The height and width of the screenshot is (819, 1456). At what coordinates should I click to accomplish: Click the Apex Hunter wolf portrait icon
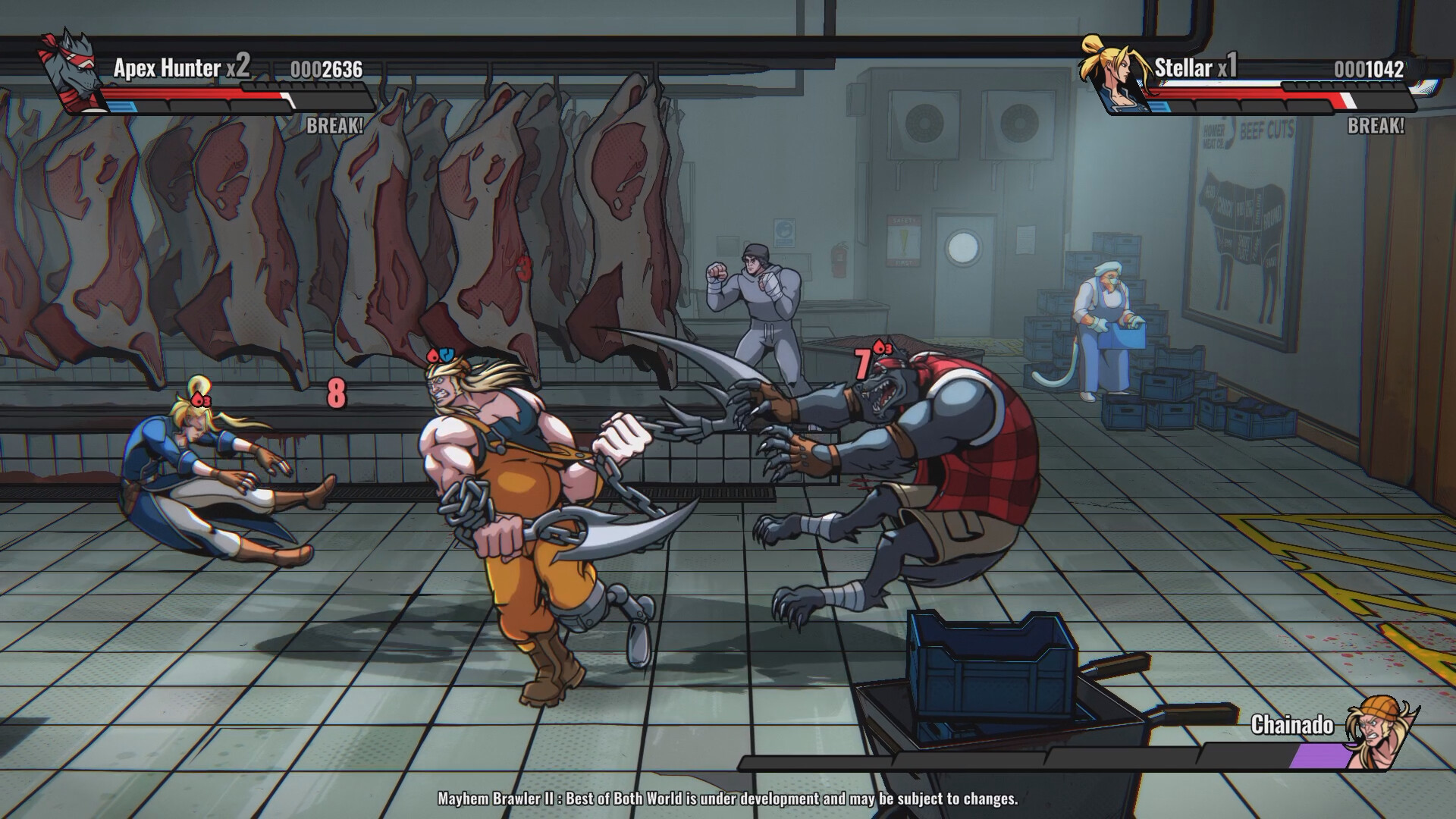(x=72, y=72)
